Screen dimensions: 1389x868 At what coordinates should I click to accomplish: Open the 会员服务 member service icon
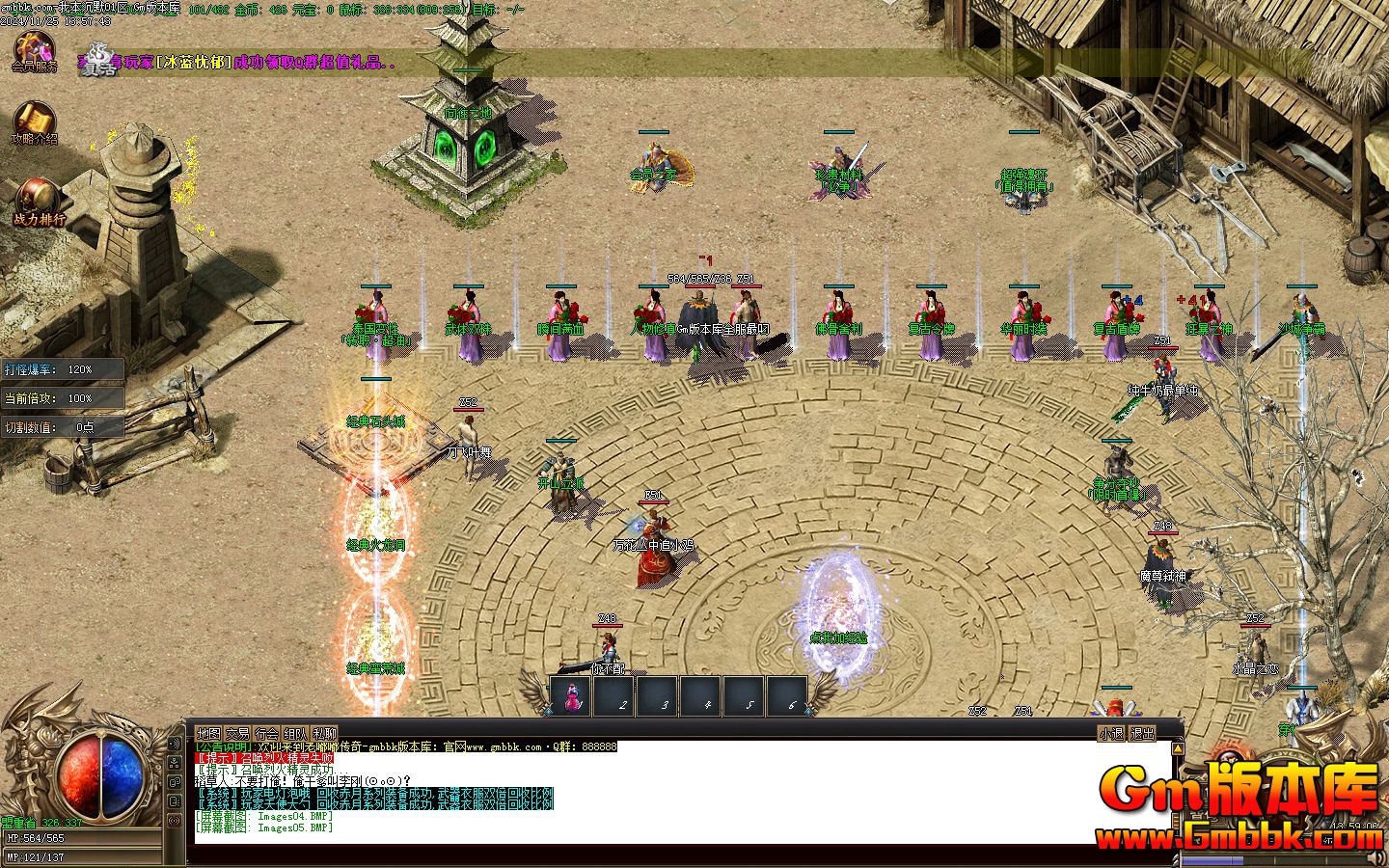pyautogui.click(x=34, y=50)
